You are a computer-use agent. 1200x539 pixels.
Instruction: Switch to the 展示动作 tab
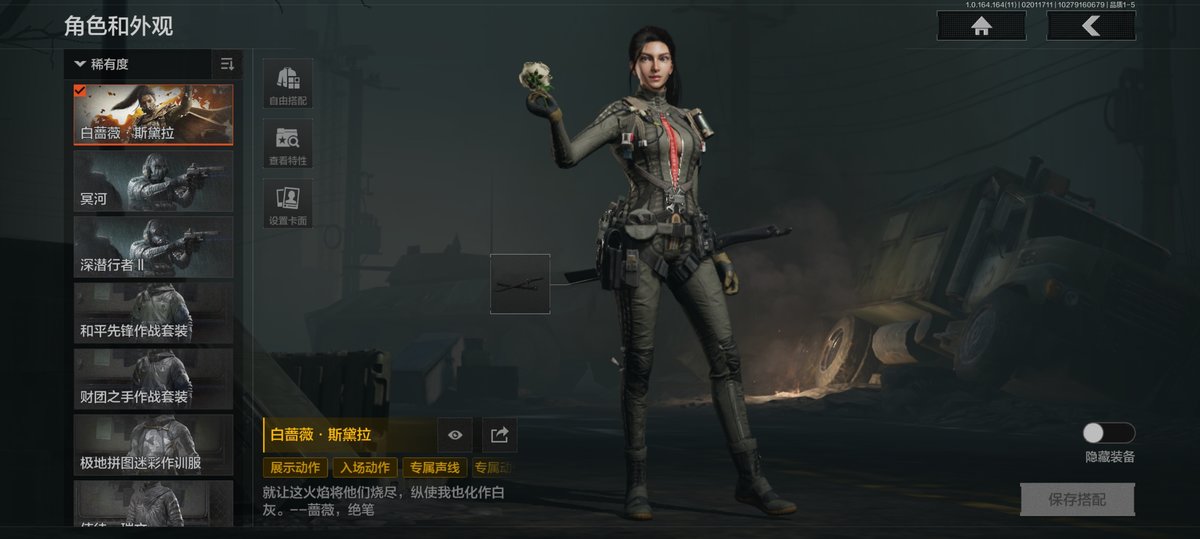click(x=295, y=468)
